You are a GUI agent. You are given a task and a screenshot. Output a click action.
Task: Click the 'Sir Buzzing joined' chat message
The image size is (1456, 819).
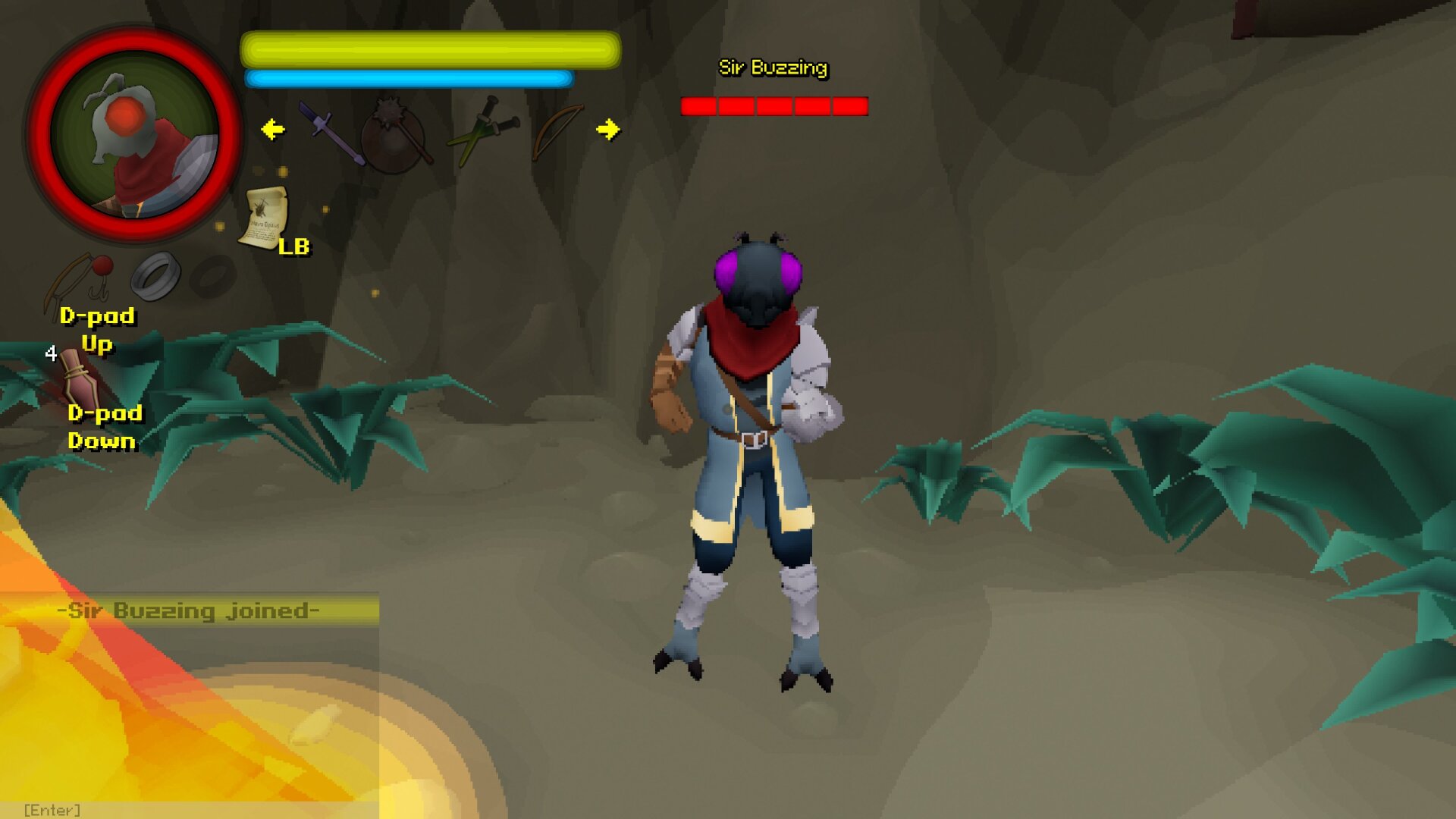pyautogui.click(x=190, y=610)
